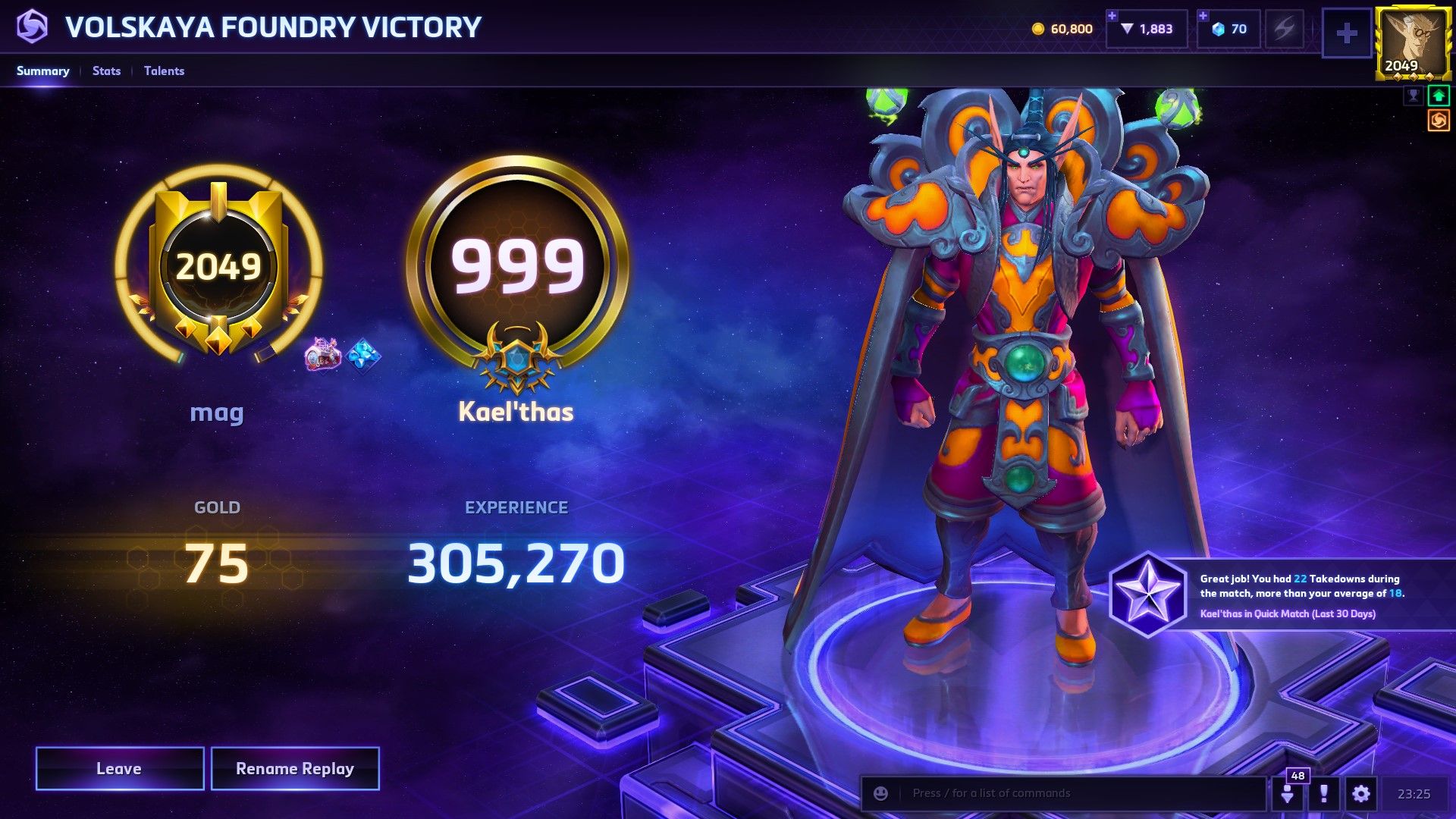Click the Leave button
Viewport: 1456px width, 819px height.
pos(119,768)
